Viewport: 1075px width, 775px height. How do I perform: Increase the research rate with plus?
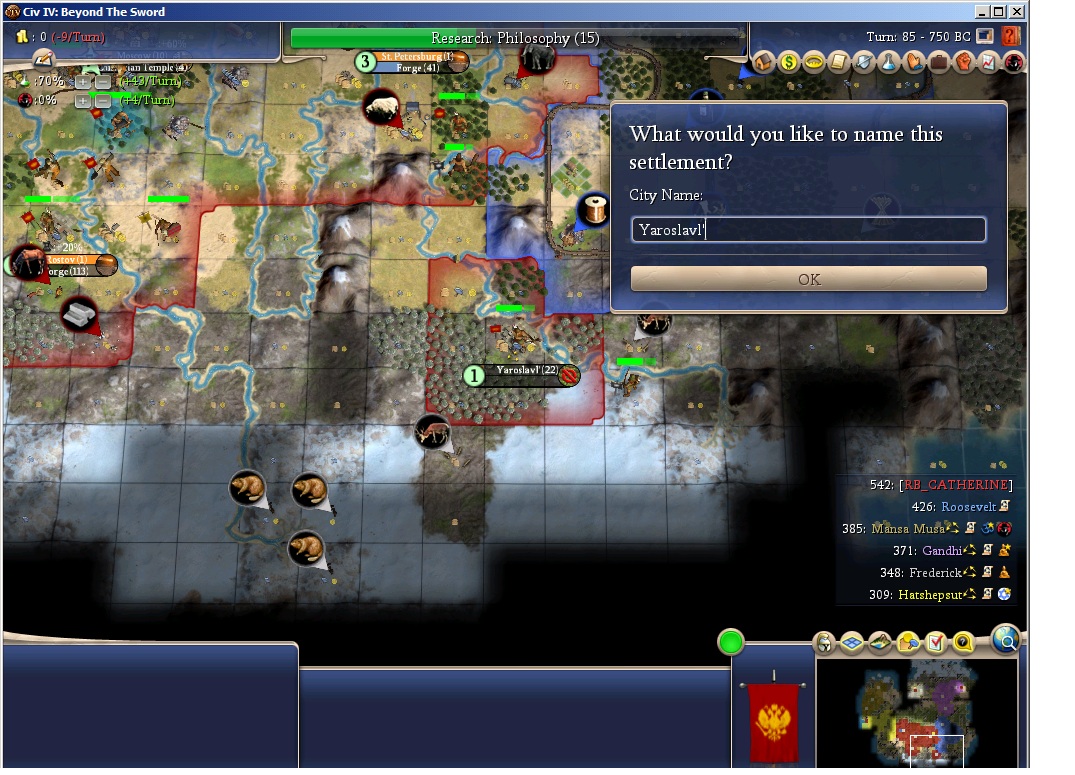click(x=83, y=82)
